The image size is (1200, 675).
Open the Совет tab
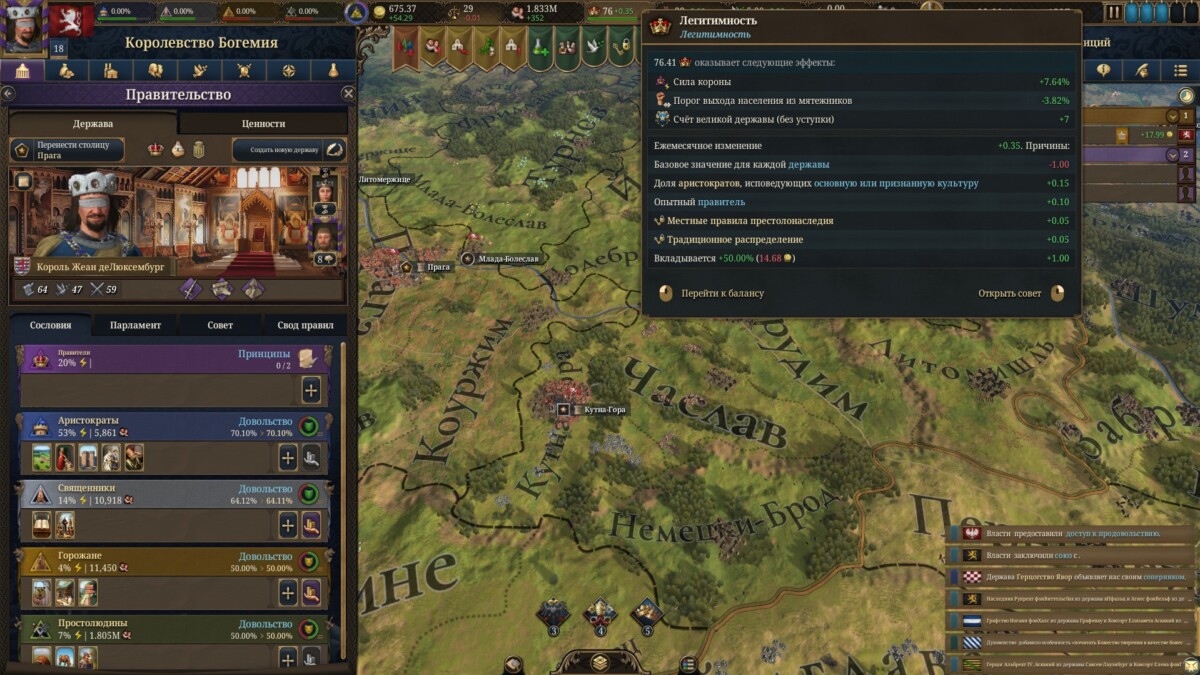(x=220, y=325)
